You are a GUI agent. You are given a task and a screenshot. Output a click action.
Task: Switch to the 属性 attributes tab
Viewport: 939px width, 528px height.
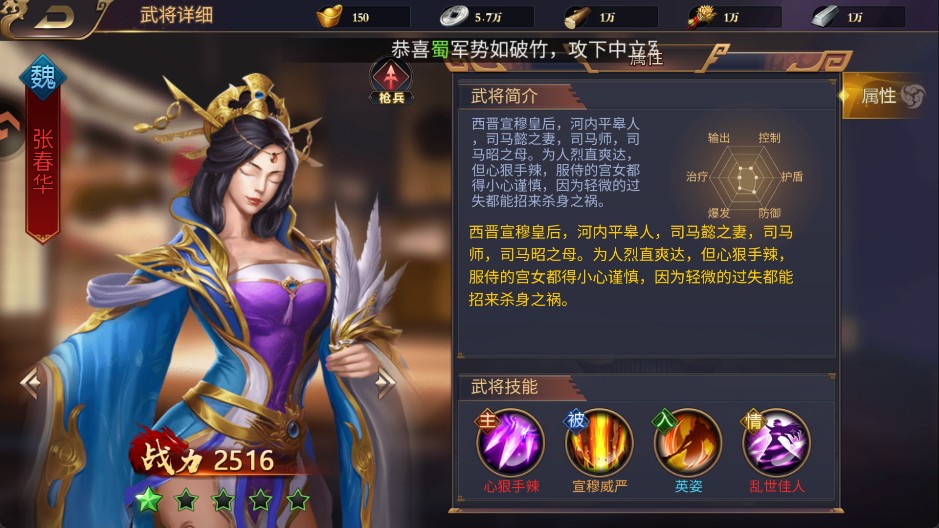pos(890,96)
